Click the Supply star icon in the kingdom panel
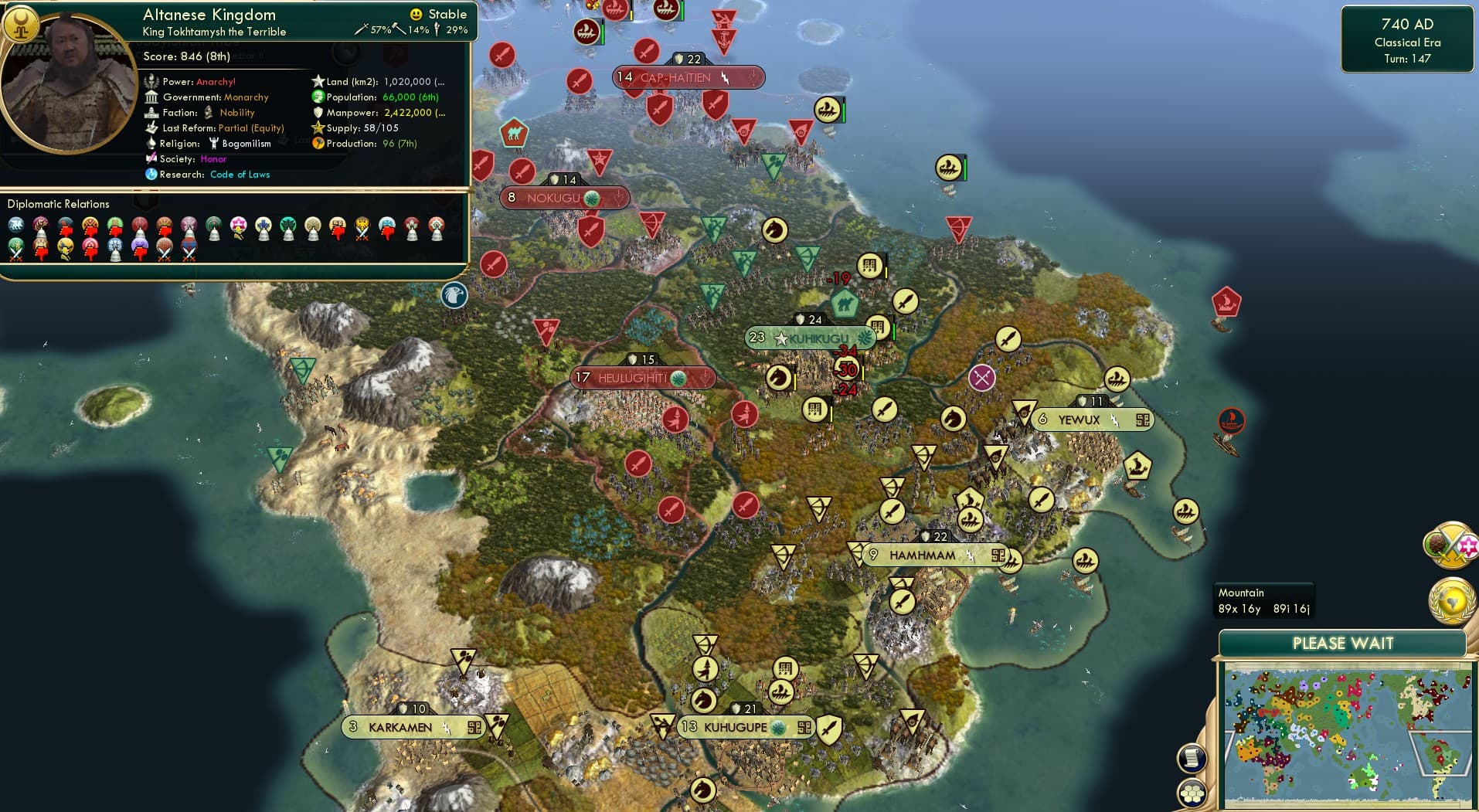Viewport: 1479px width, 812px height. point(317,128)
